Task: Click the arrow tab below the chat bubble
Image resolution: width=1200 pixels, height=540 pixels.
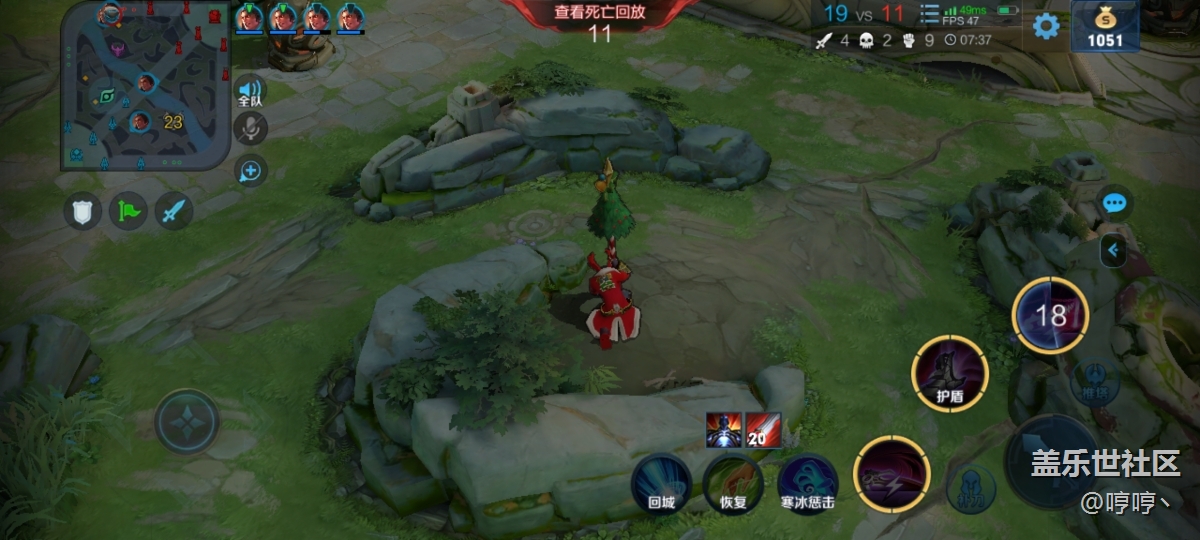Action: pyautogui.click(x=1113, y=250)
